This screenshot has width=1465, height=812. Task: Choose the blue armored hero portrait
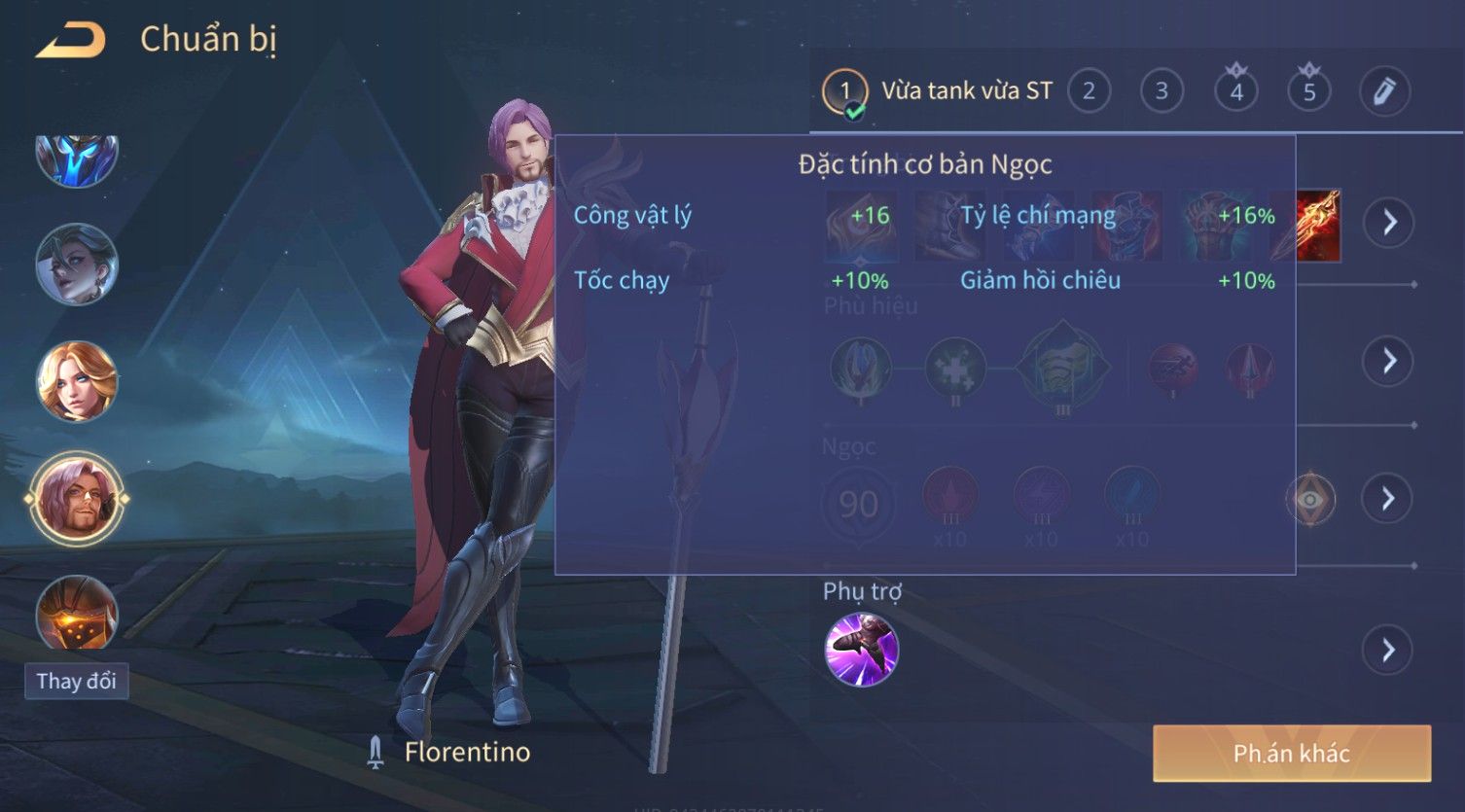point(77,159)
